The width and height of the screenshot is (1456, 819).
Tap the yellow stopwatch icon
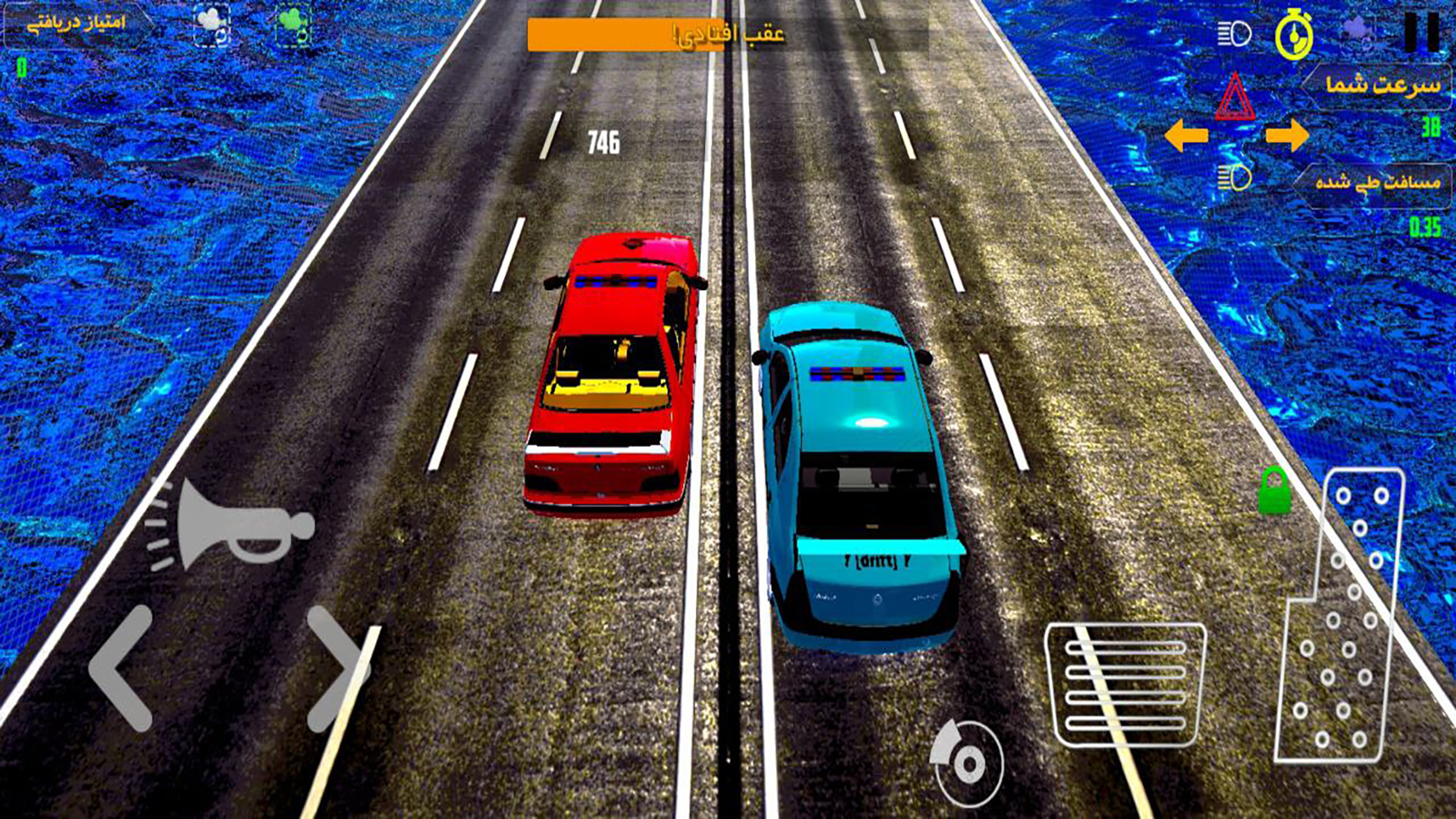point(1294,36)
